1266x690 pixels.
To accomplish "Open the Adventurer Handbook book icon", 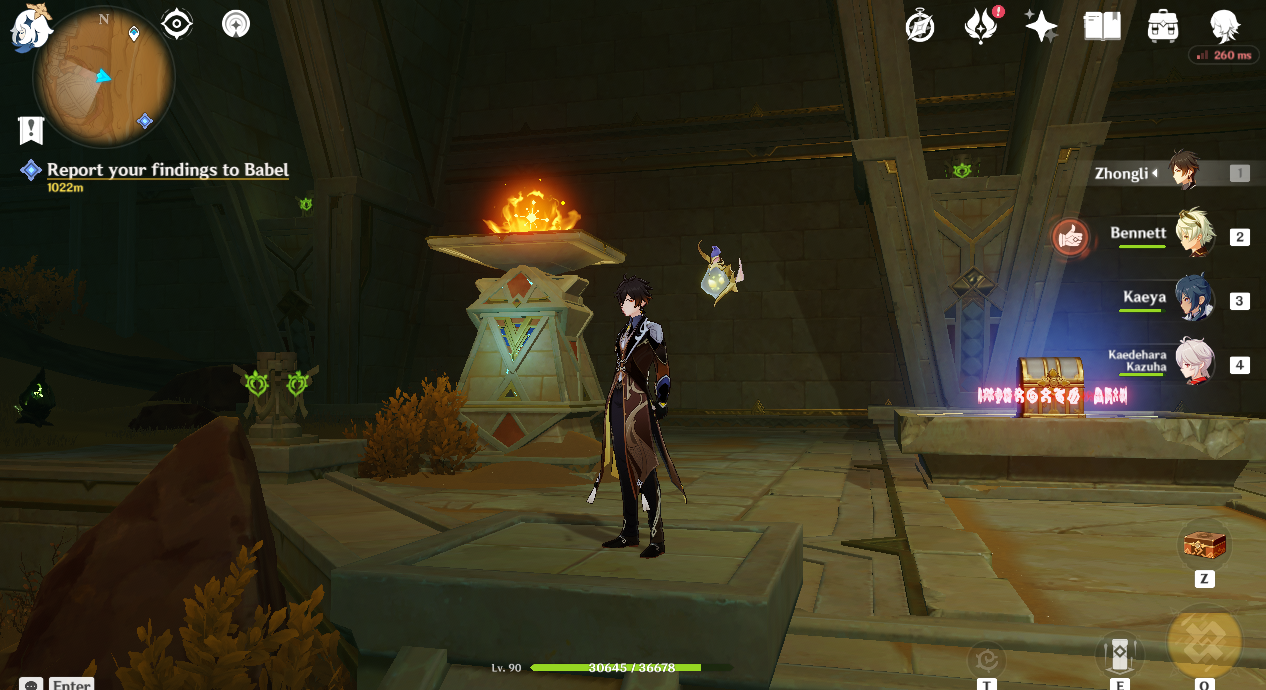I will pos(1102,26).
